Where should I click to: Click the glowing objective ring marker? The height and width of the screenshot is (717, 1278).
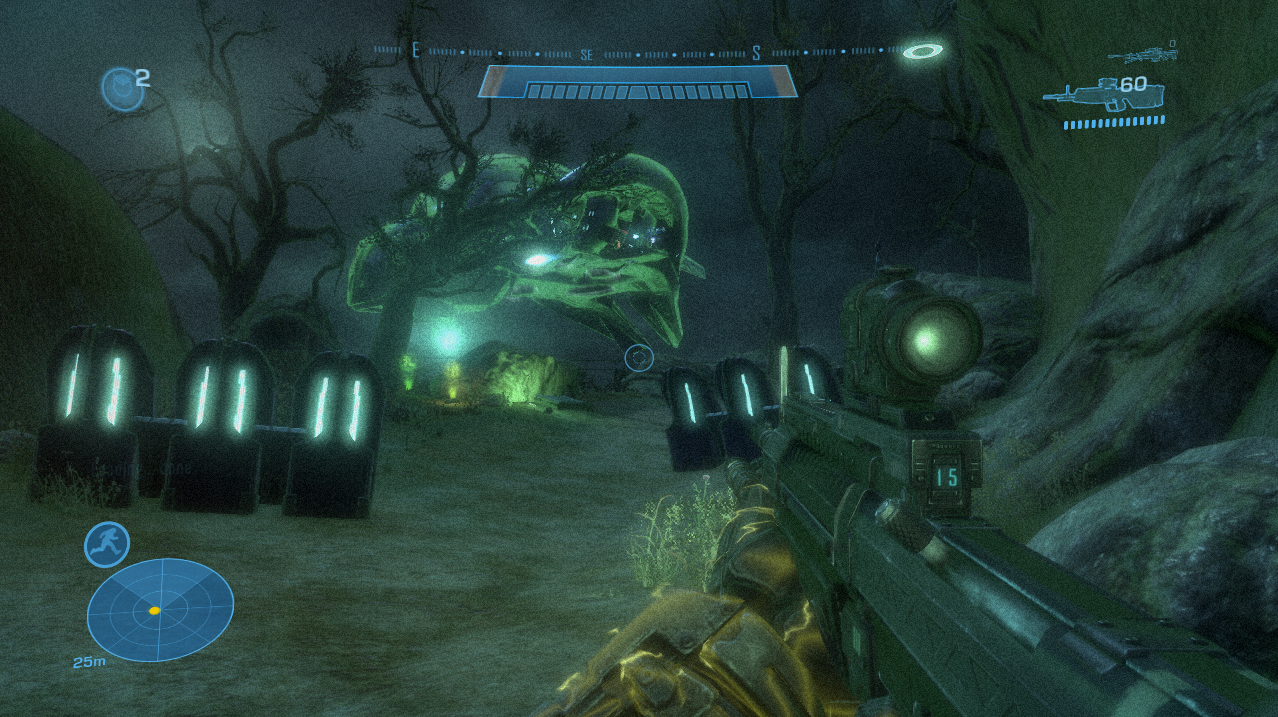click(922, 50)
